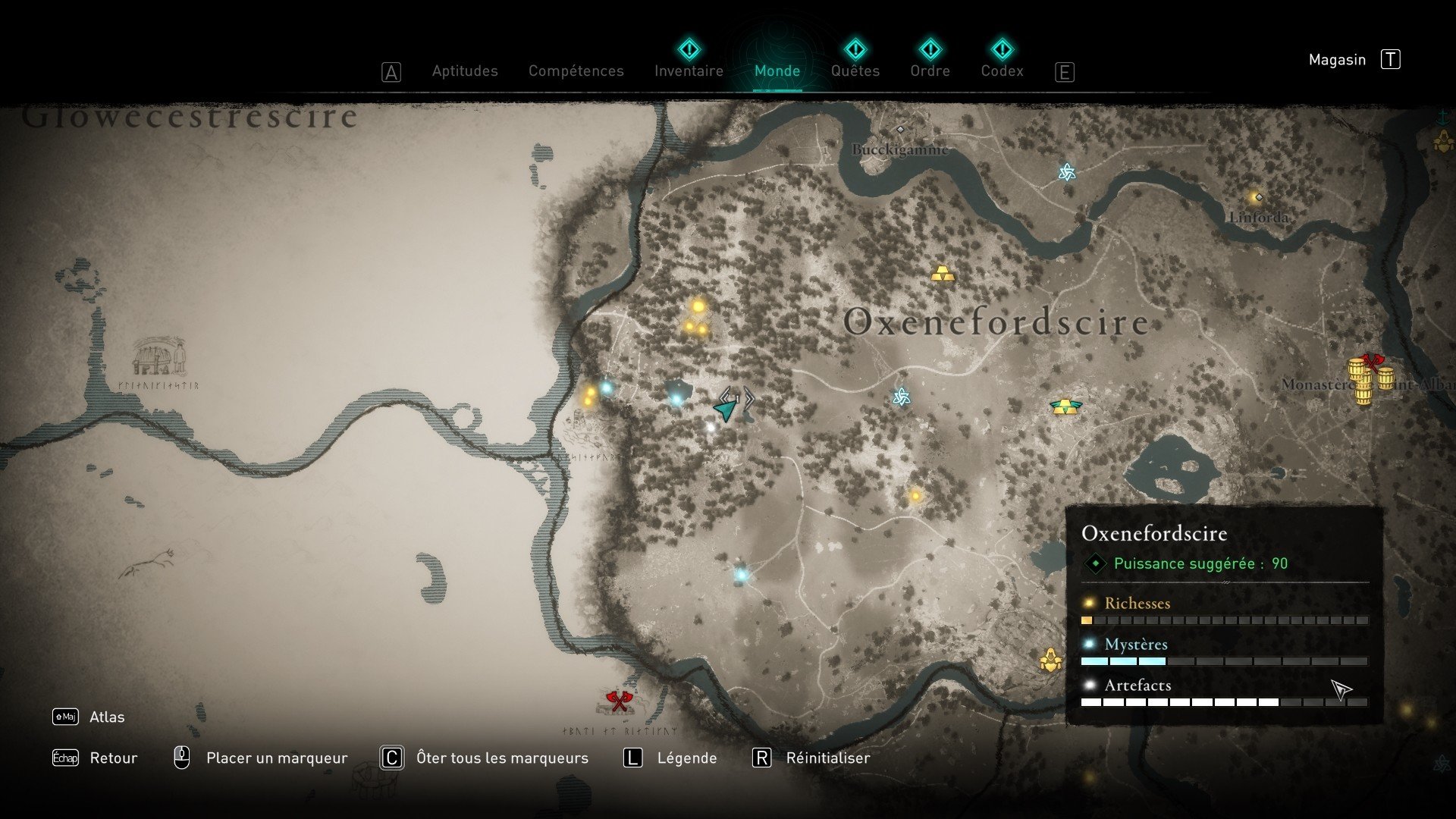Viewport: 1456px width, 819px height.
Task: Switch to the Aptitudes tab
Action: [x=465, y=71]
